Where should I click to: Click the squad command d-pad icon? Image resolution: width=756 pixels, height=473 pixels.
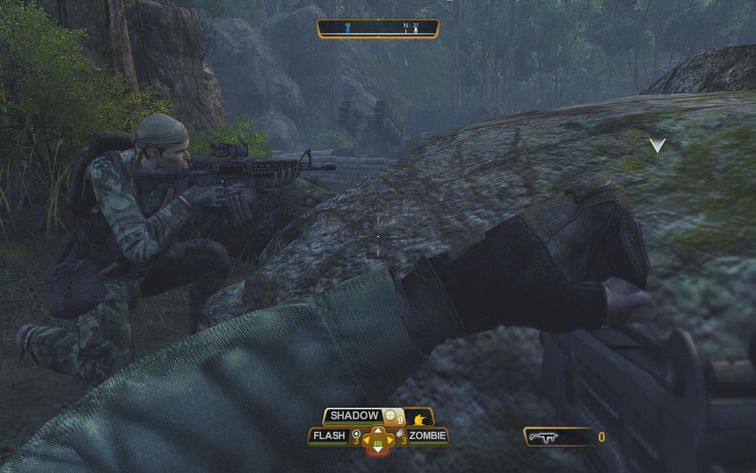coord(378,439)
